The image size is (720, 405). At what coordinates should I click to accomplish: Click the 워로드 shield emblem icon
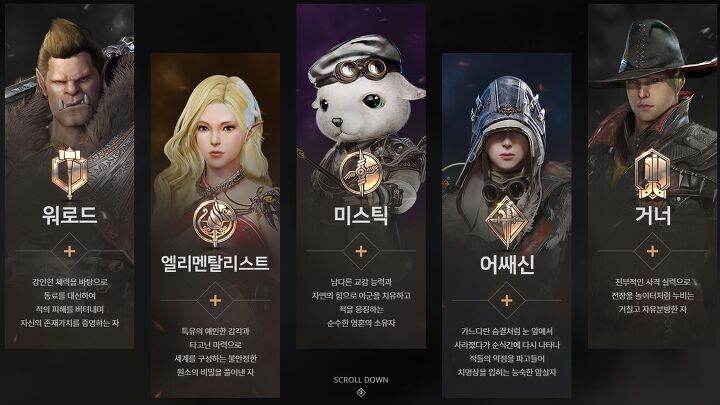tap(70, 174)
